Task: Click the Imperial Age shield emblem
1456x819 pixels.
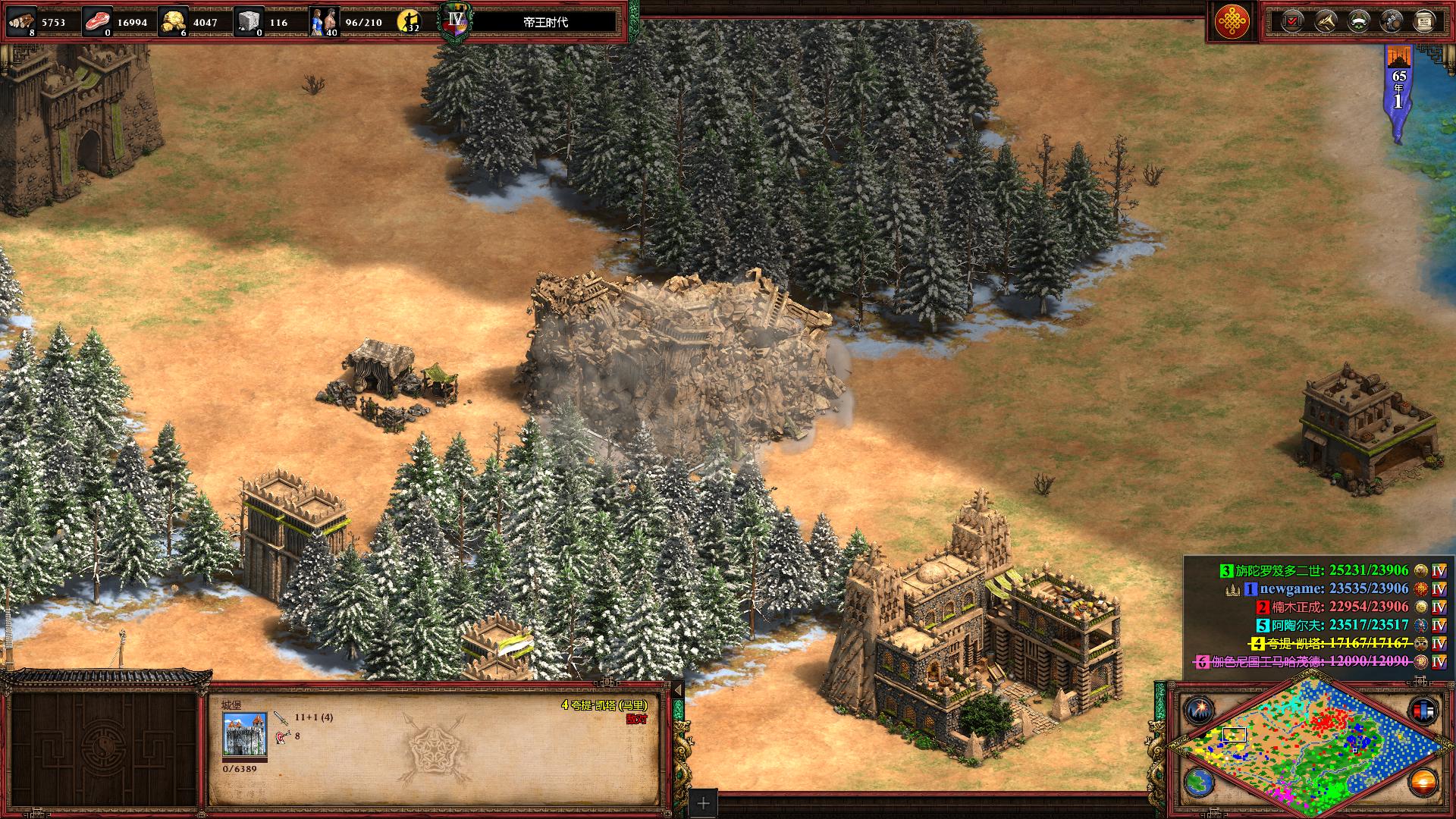Action: [x=455, y=21]
